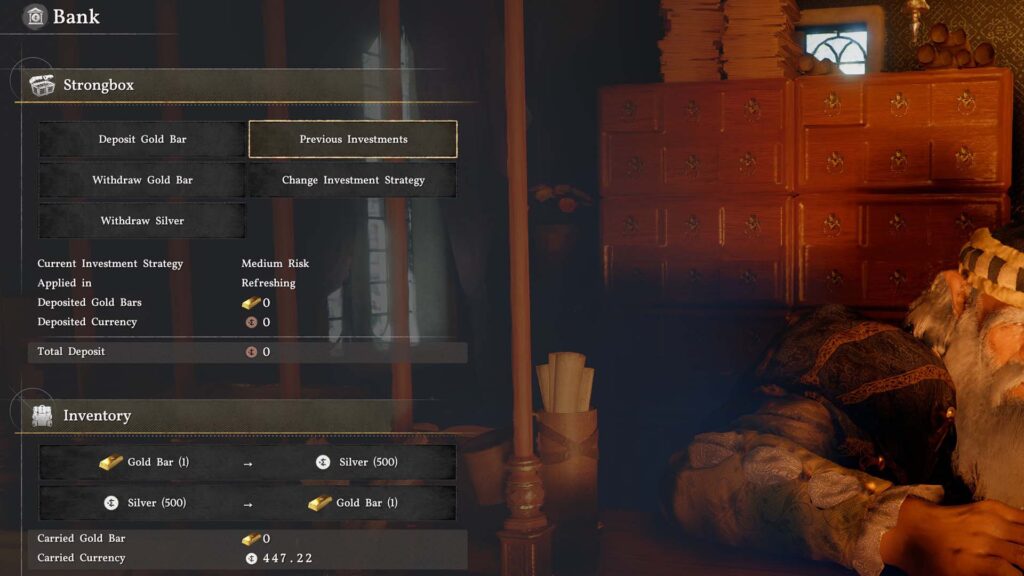Convert 500 Silver into a Gold Bar
Screen dimensions: 1024x576
point(247,503)
